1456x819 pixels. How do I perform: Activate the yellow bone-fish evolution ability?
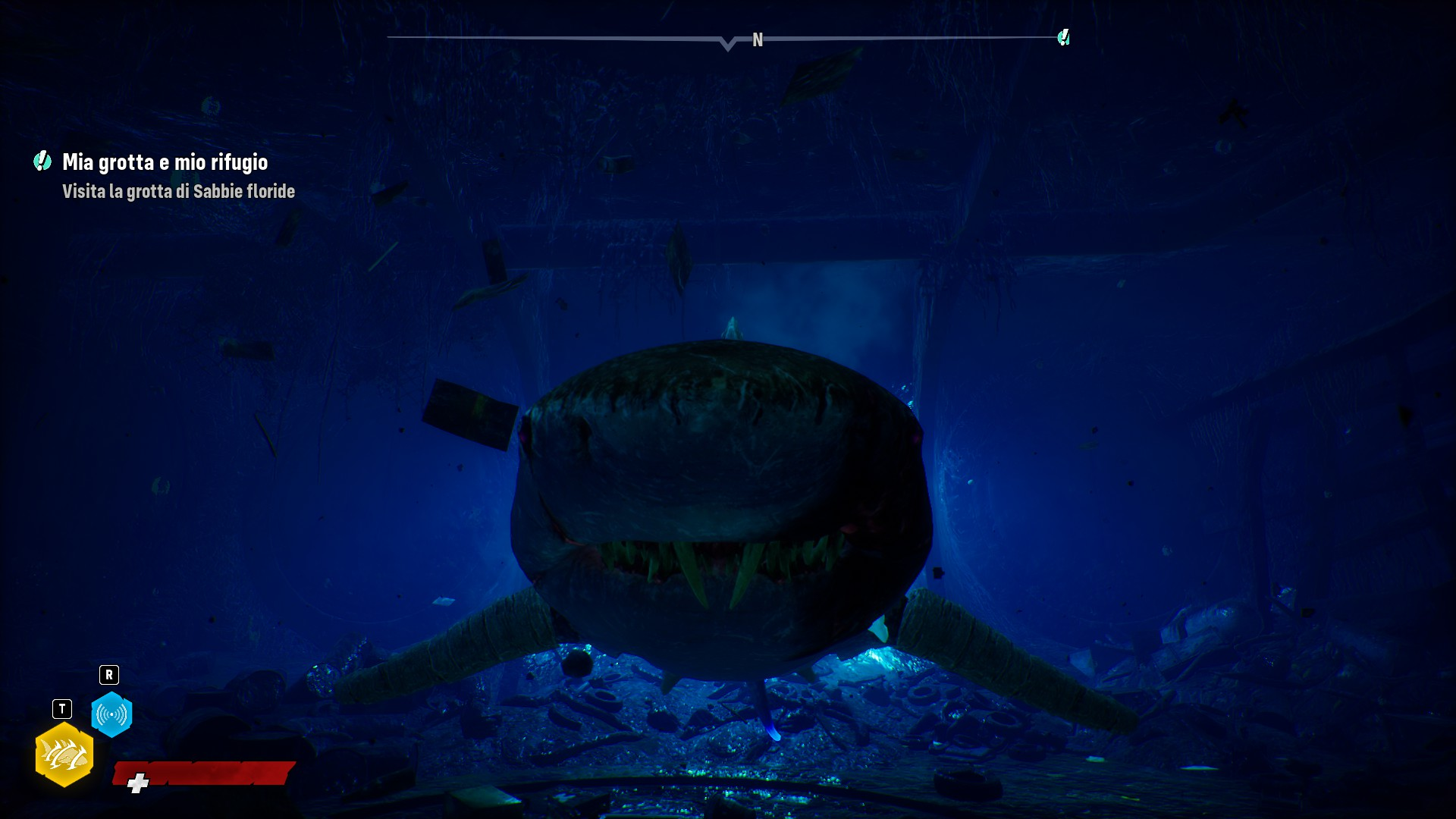click(x=64, y=755)
